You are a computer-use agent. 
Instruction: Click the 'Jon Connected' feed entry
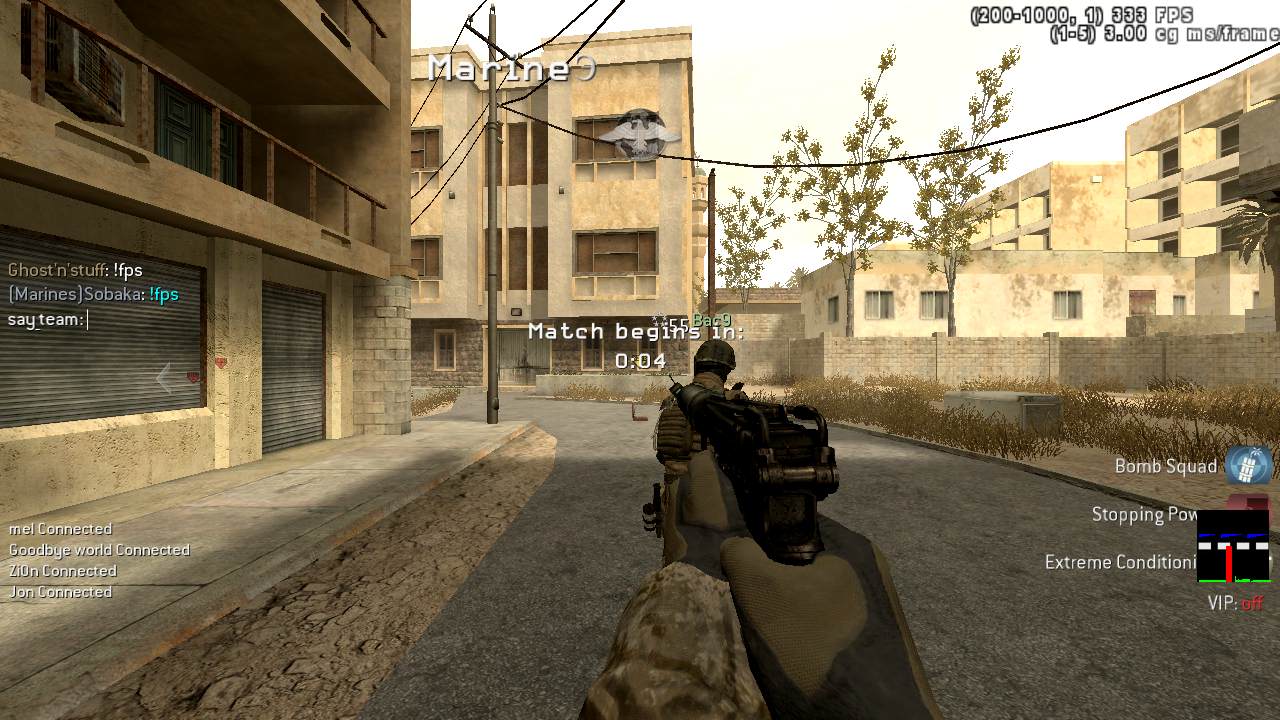pos(60,592)
